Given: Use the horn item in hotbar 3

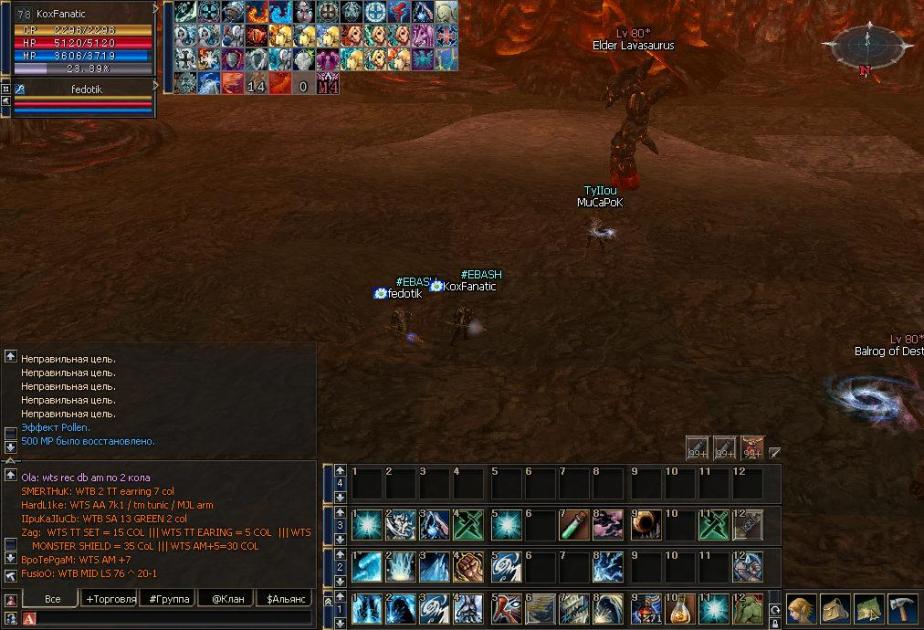Looking at the screenshot, I should (645, 524).
